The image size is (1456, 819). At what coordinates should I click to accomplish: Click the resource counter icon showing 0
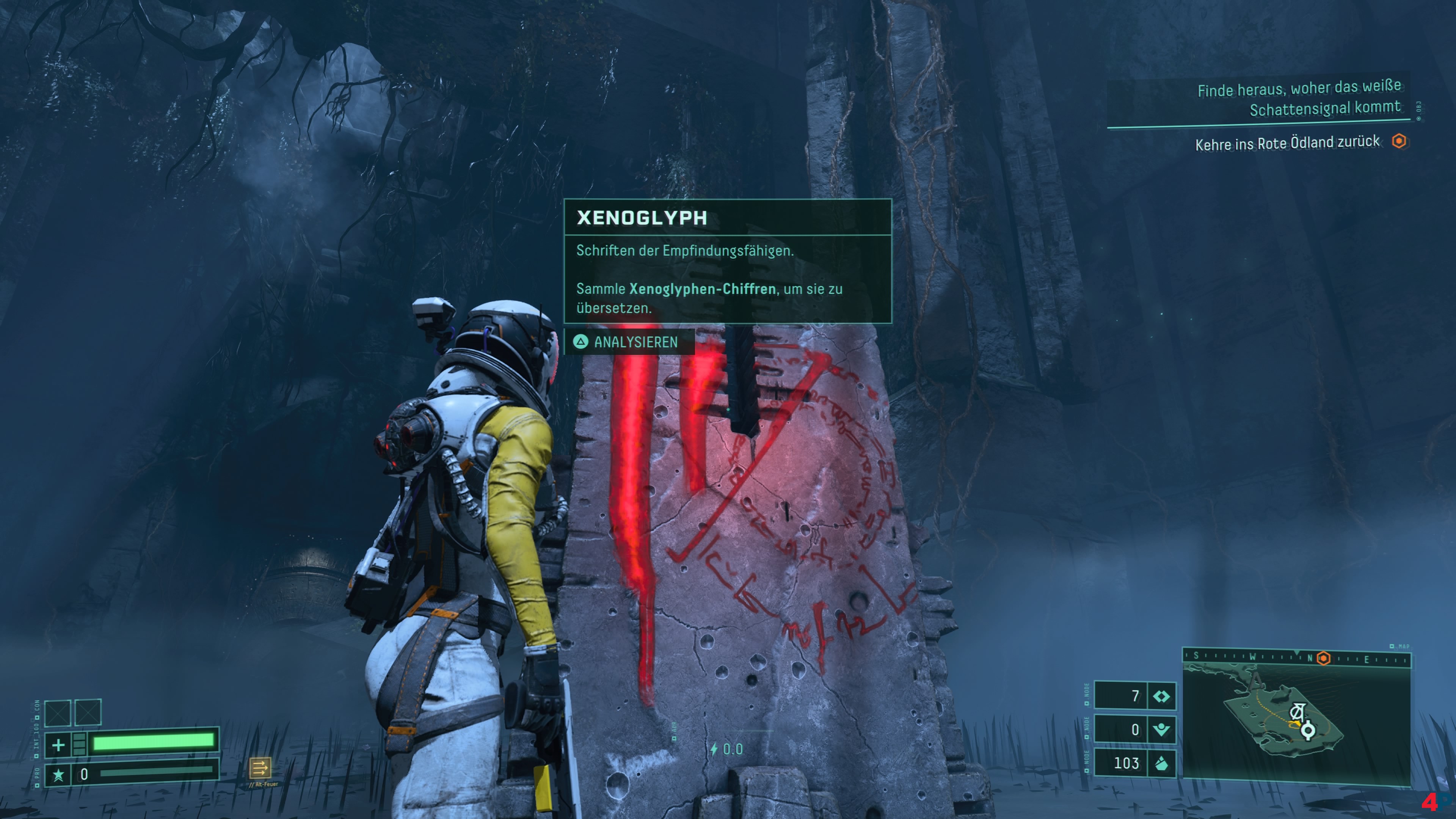pos(1161,730)
